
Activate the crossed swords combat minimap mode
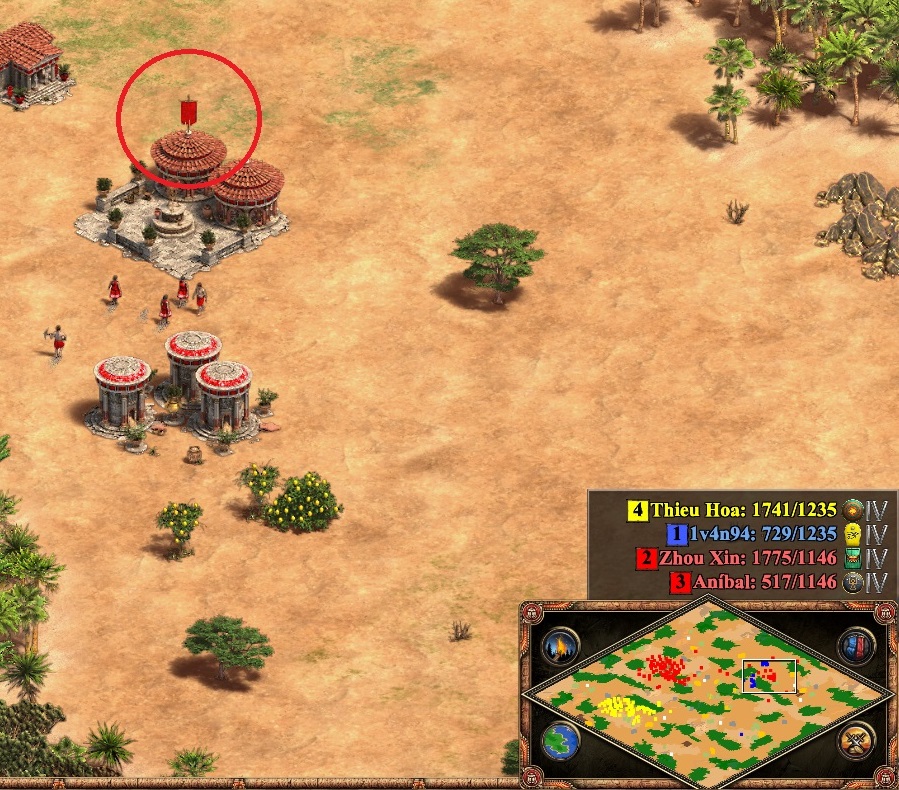point(857,741)
